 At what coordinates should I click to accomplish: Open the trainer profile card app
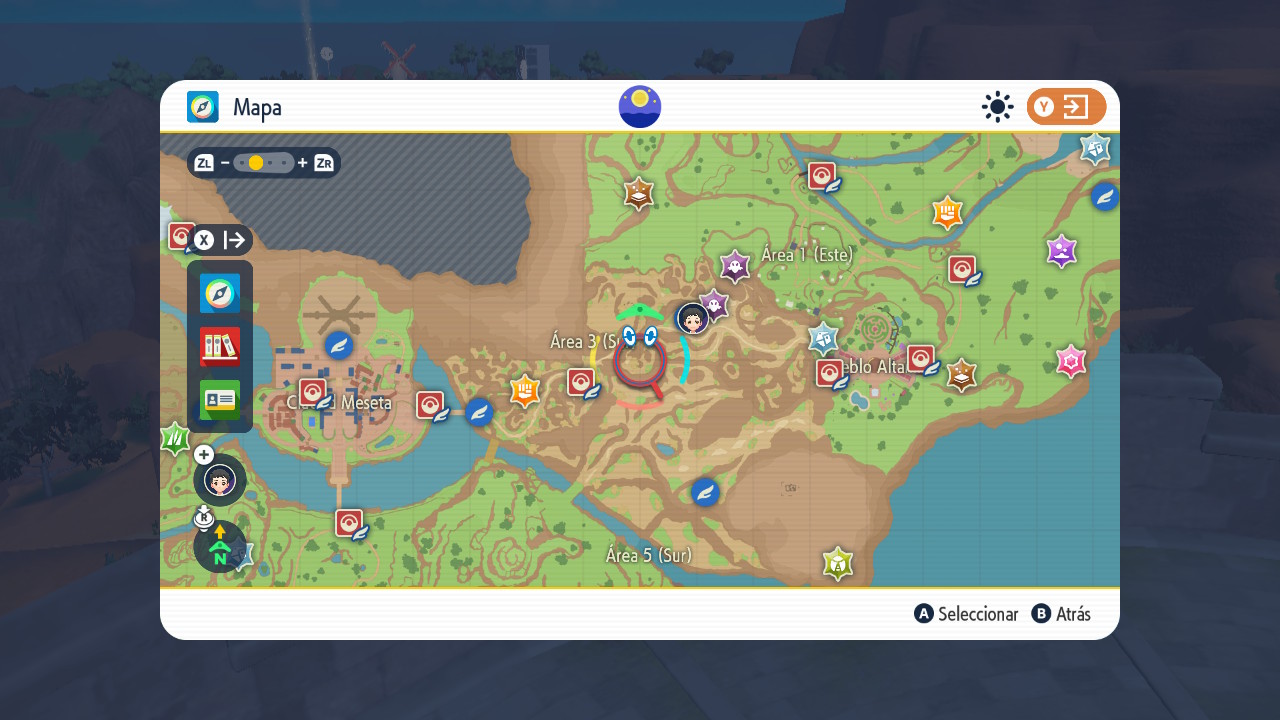pyautogui.click(x=220, y=400)
